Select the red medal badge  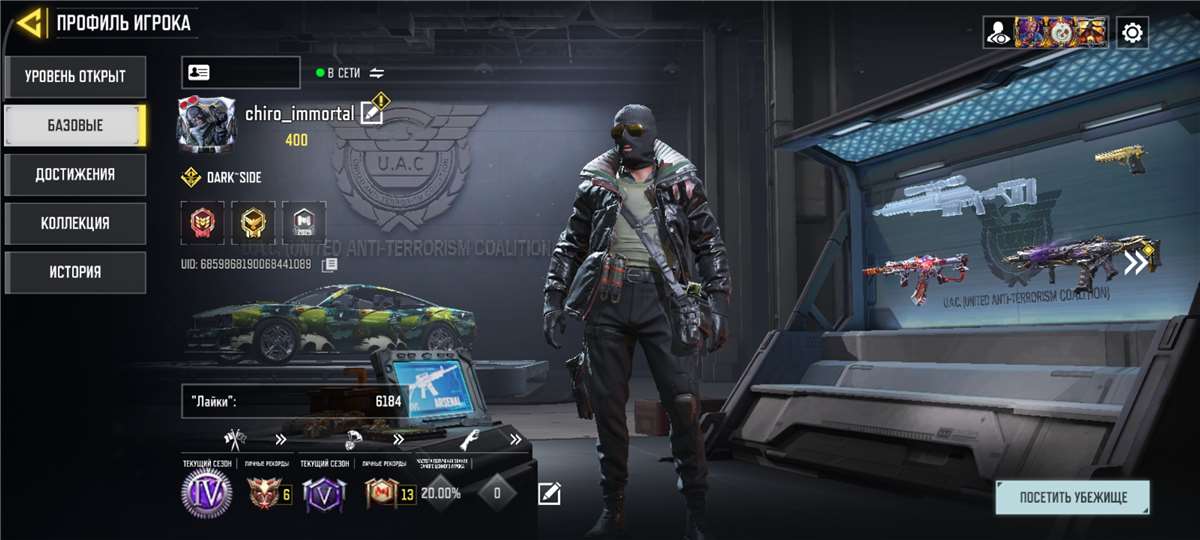203,223
